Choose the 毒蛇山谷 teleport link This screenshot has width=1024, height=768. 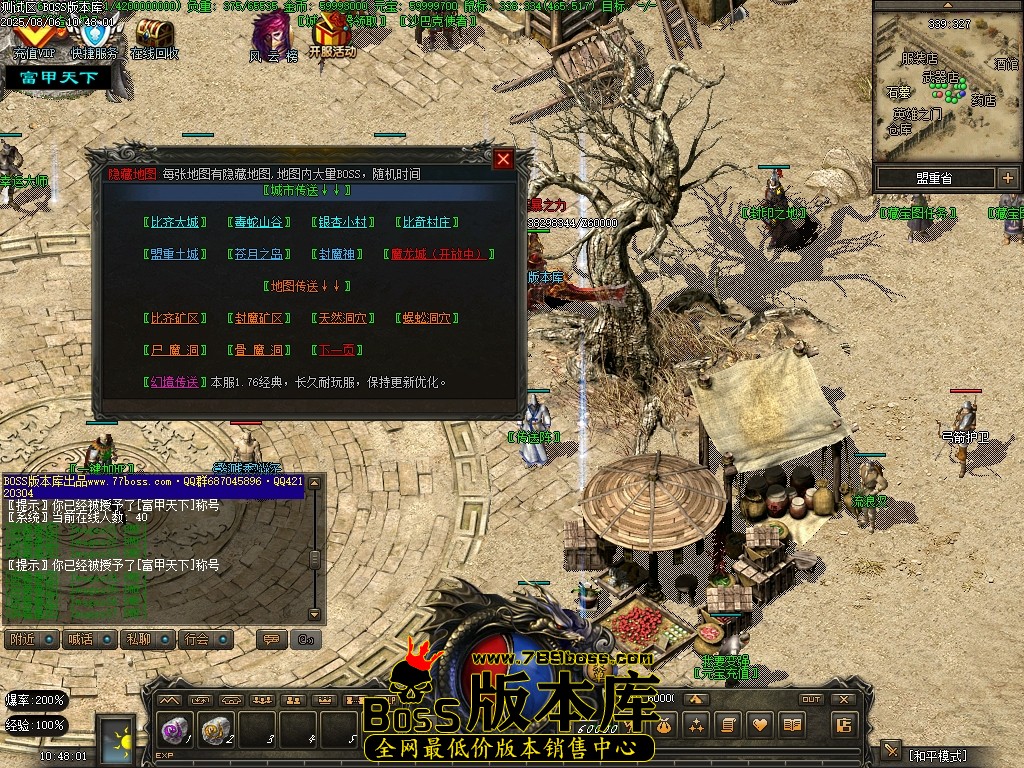coord(259,222)
